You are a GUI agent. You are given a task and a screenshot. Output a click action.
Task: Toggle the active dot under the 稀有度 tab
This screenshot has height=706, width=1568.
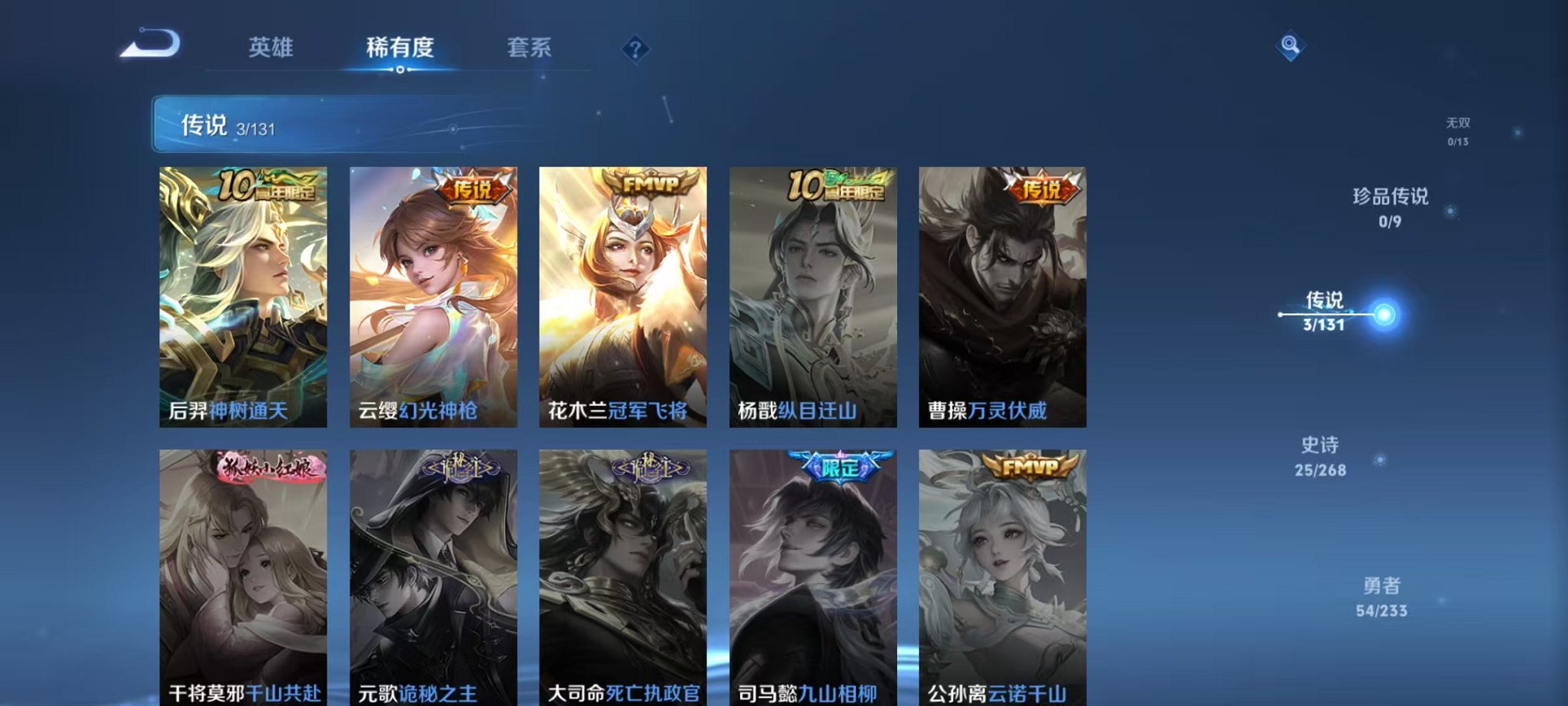click(399, 71)
